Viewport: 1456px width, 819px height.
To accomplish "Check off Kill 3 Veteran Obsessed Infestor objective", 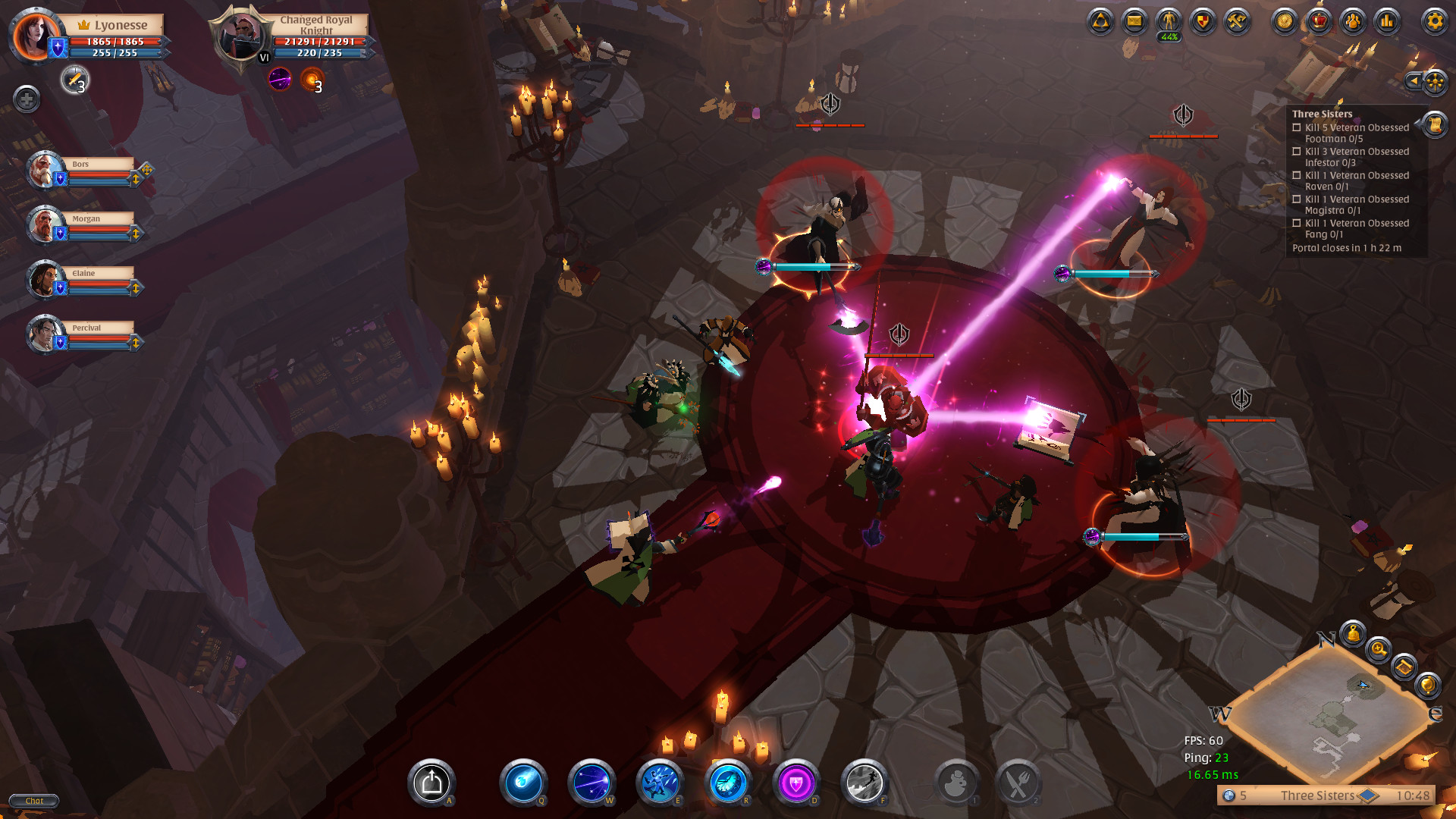I will tap(1296, 152).
